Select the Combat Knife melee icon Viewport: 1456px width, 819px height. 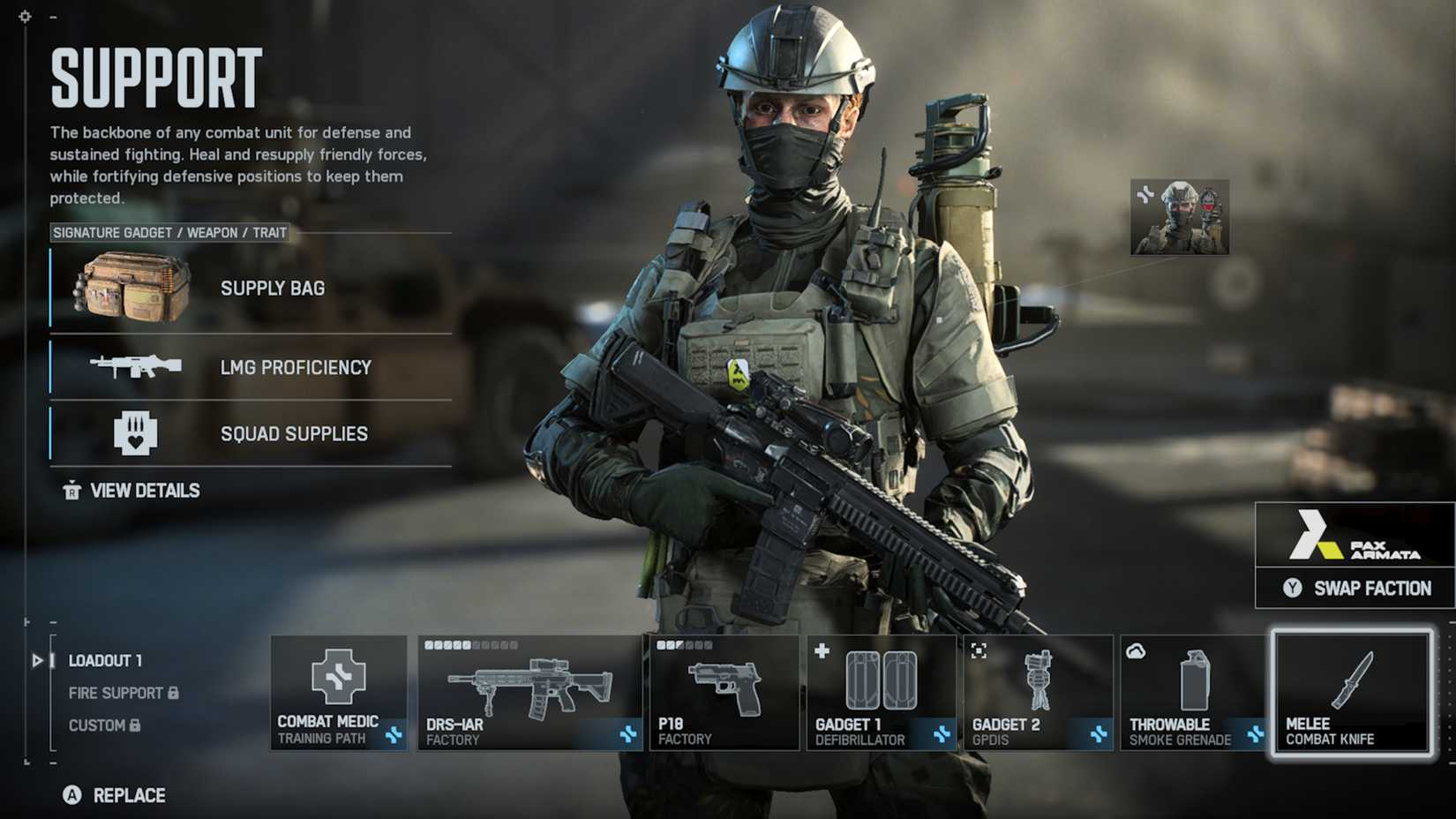1348,684
